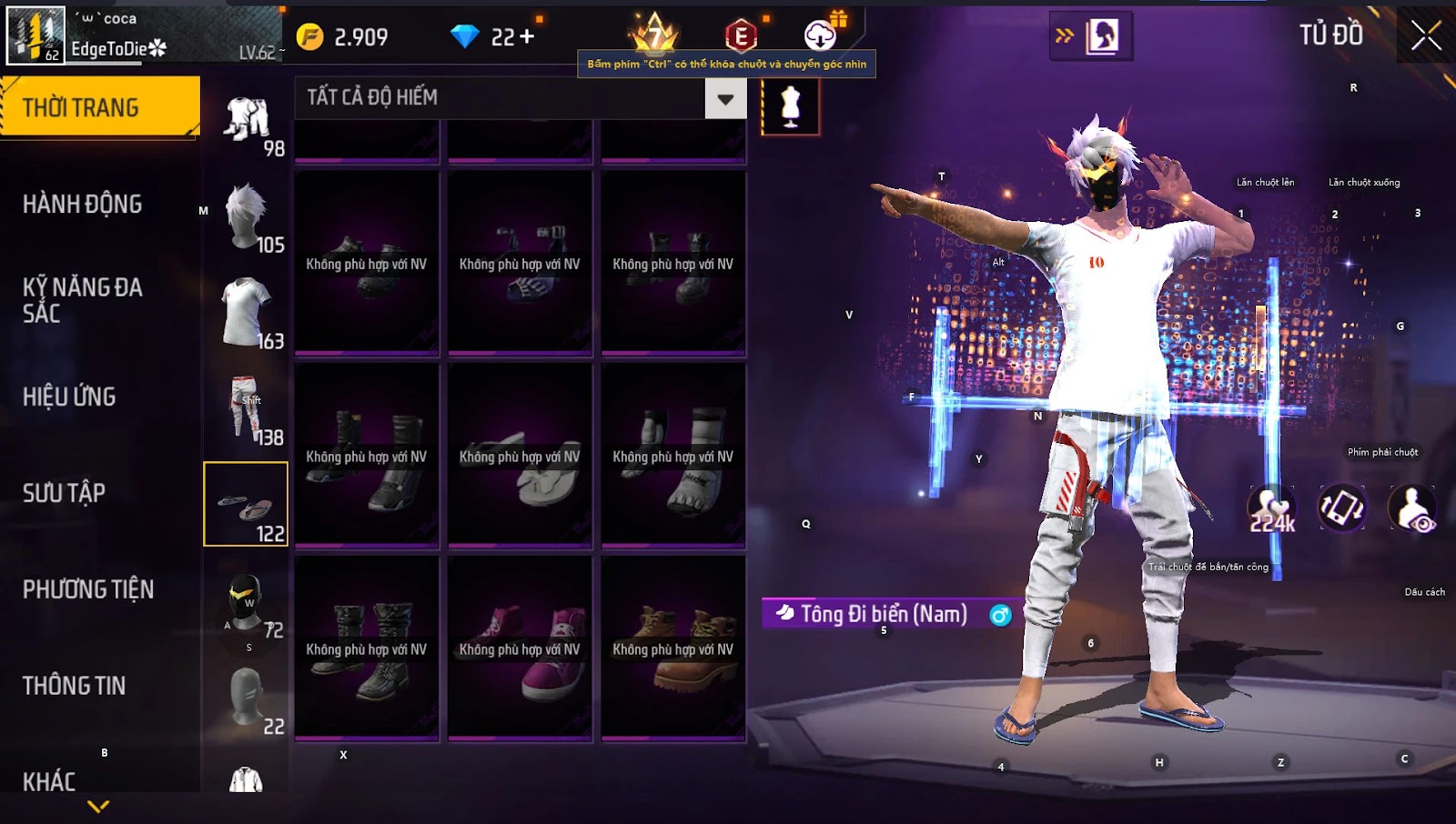Choose the white shirt category

tap(247, 313)
